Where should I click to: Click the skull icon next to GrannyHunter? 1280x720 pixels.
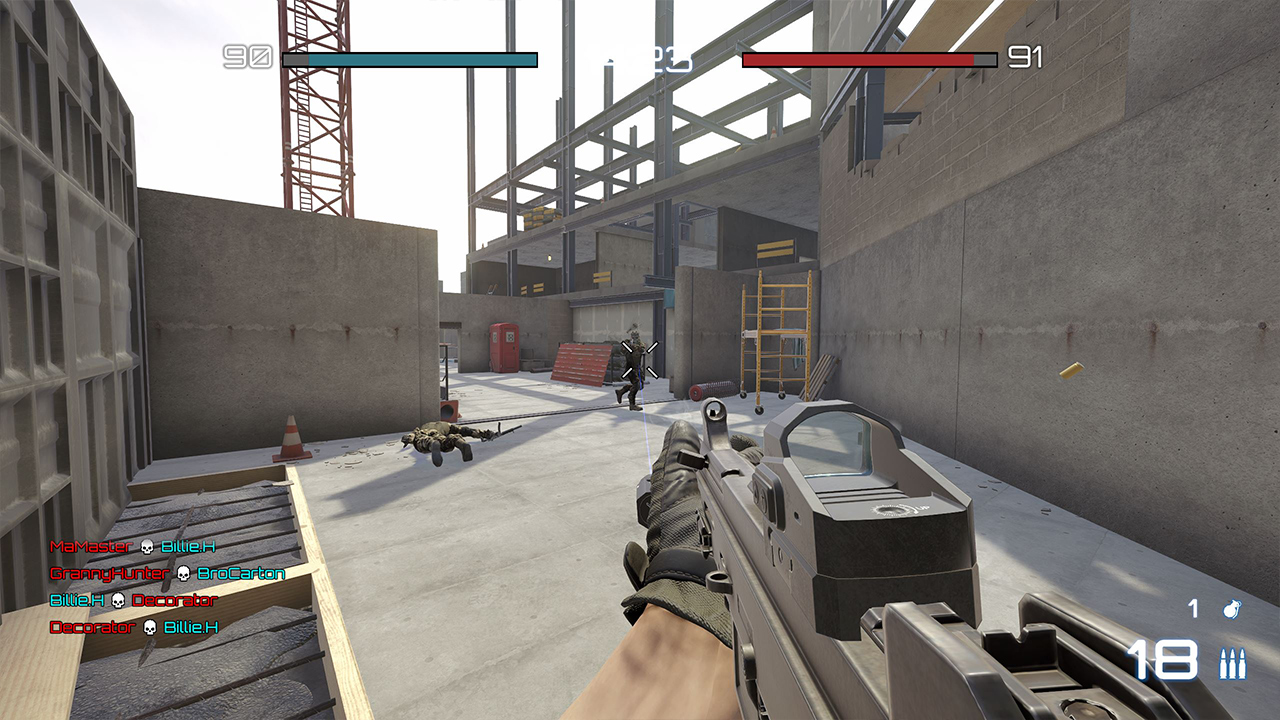point(183,574)
